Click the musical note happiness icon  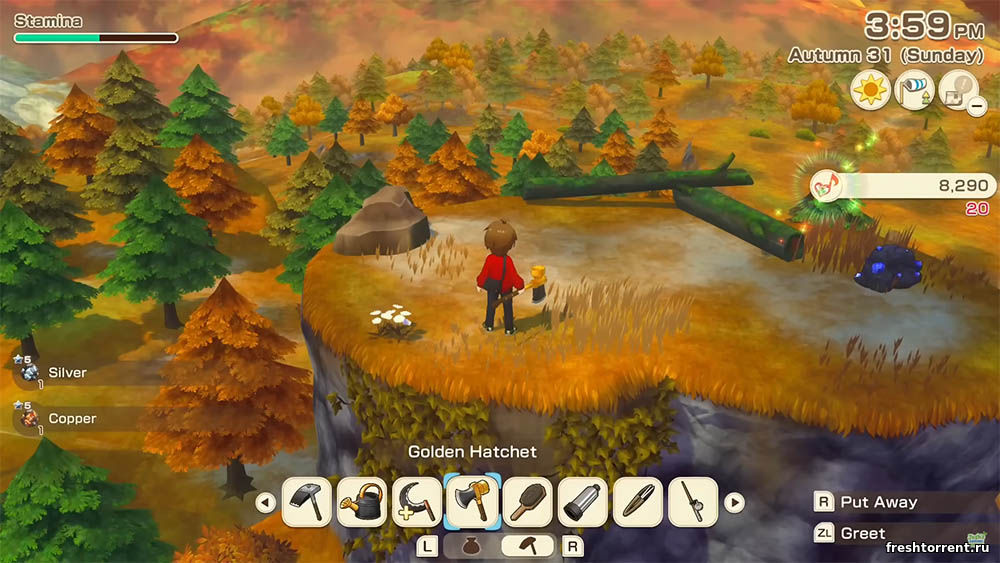point(825,185)
